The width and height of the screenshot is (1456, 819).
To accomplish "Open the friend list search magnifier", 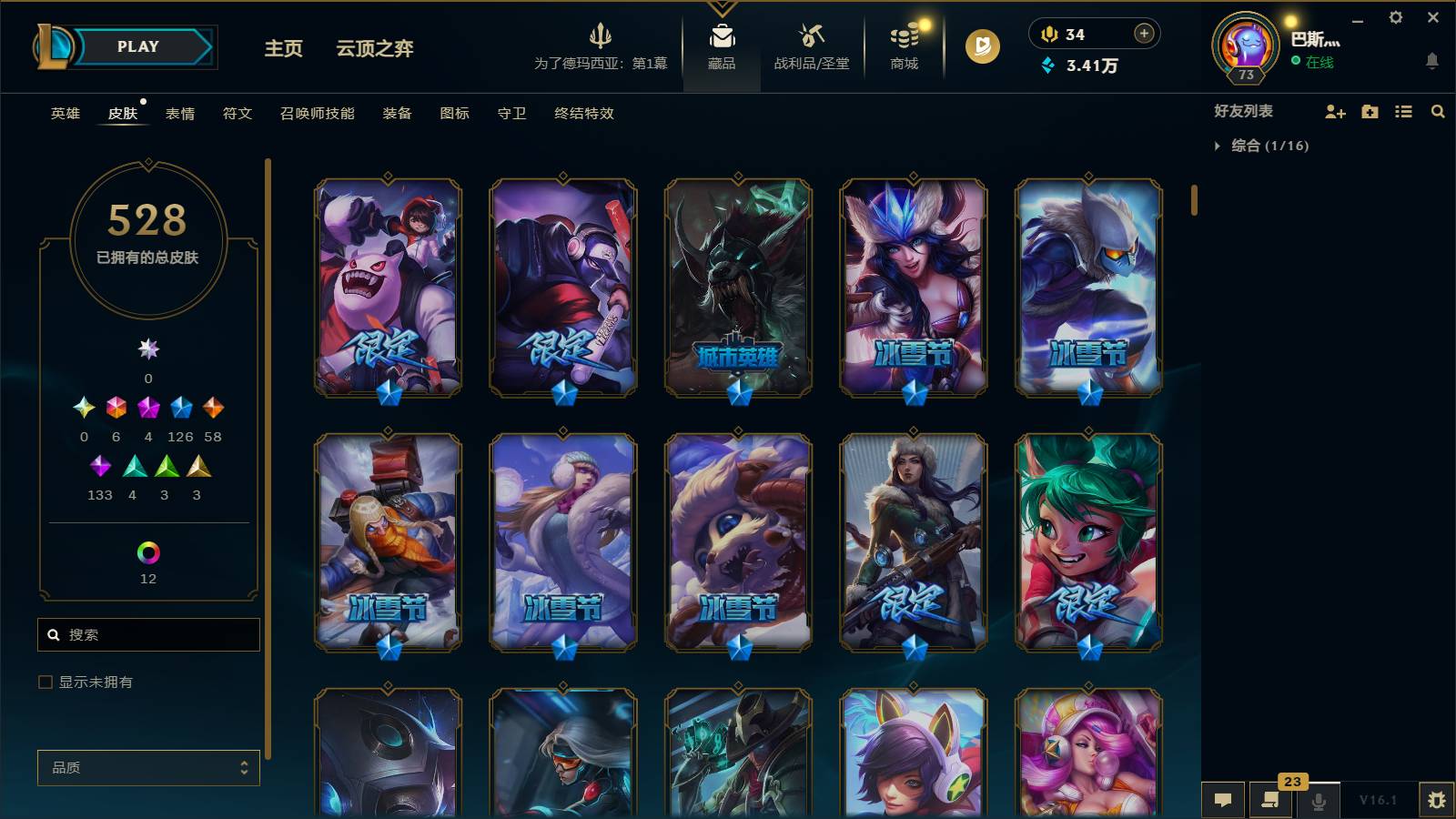I will pos(1438,112).
